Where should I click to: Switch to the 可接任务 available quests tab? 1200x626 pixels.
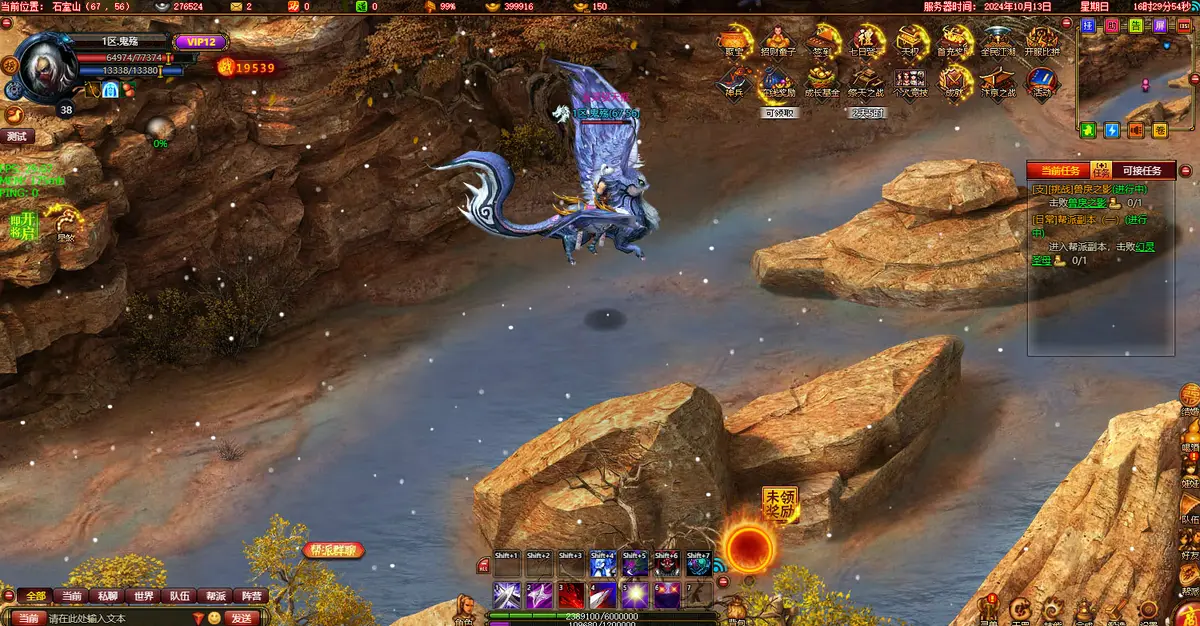tap(1144, 171)
